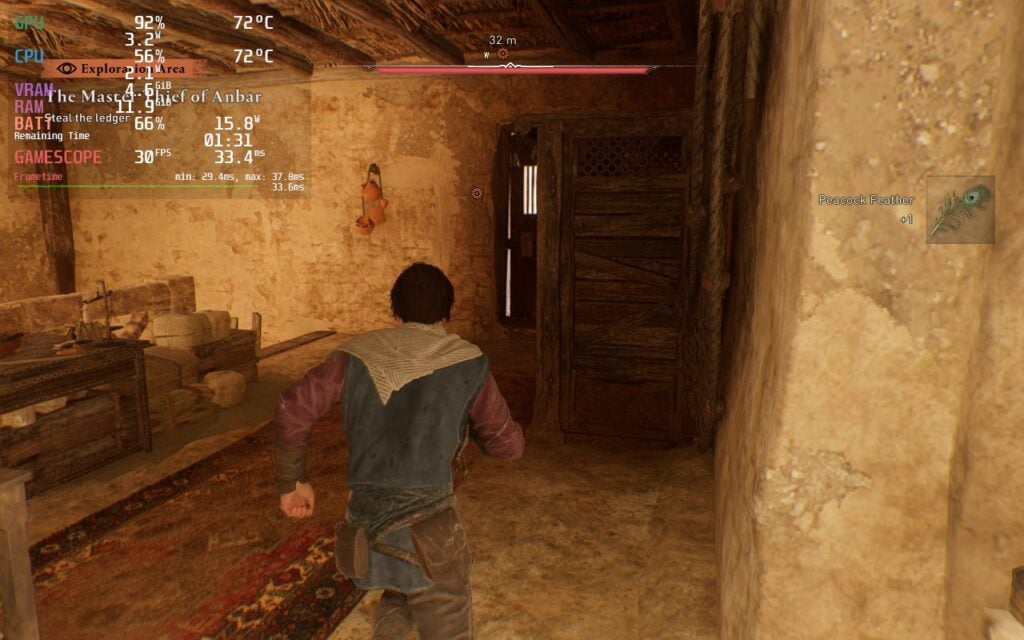The width and height of the screenshot is (1024, 640).
Task: Click the Exploration Area eye indicator
Action: 68,68
